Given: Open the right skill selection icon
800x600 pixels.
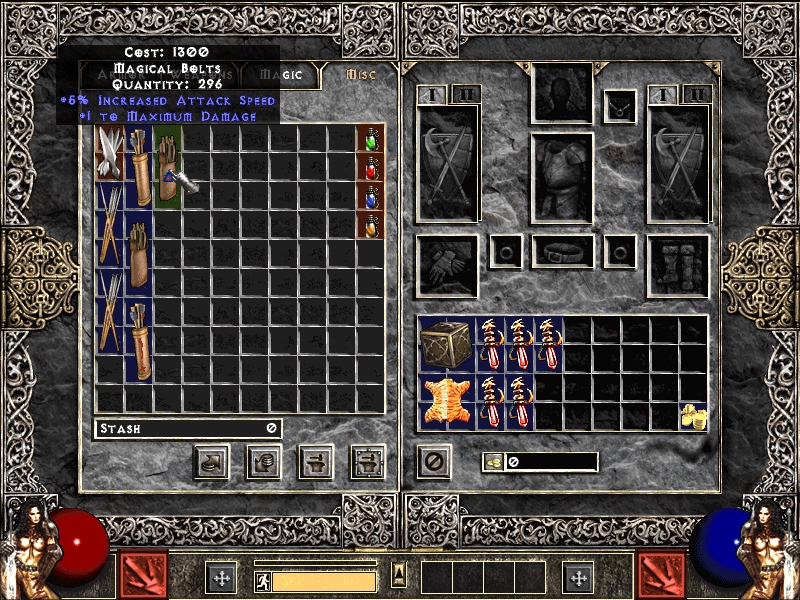Looking at the screenshot, I should point(661,575).
